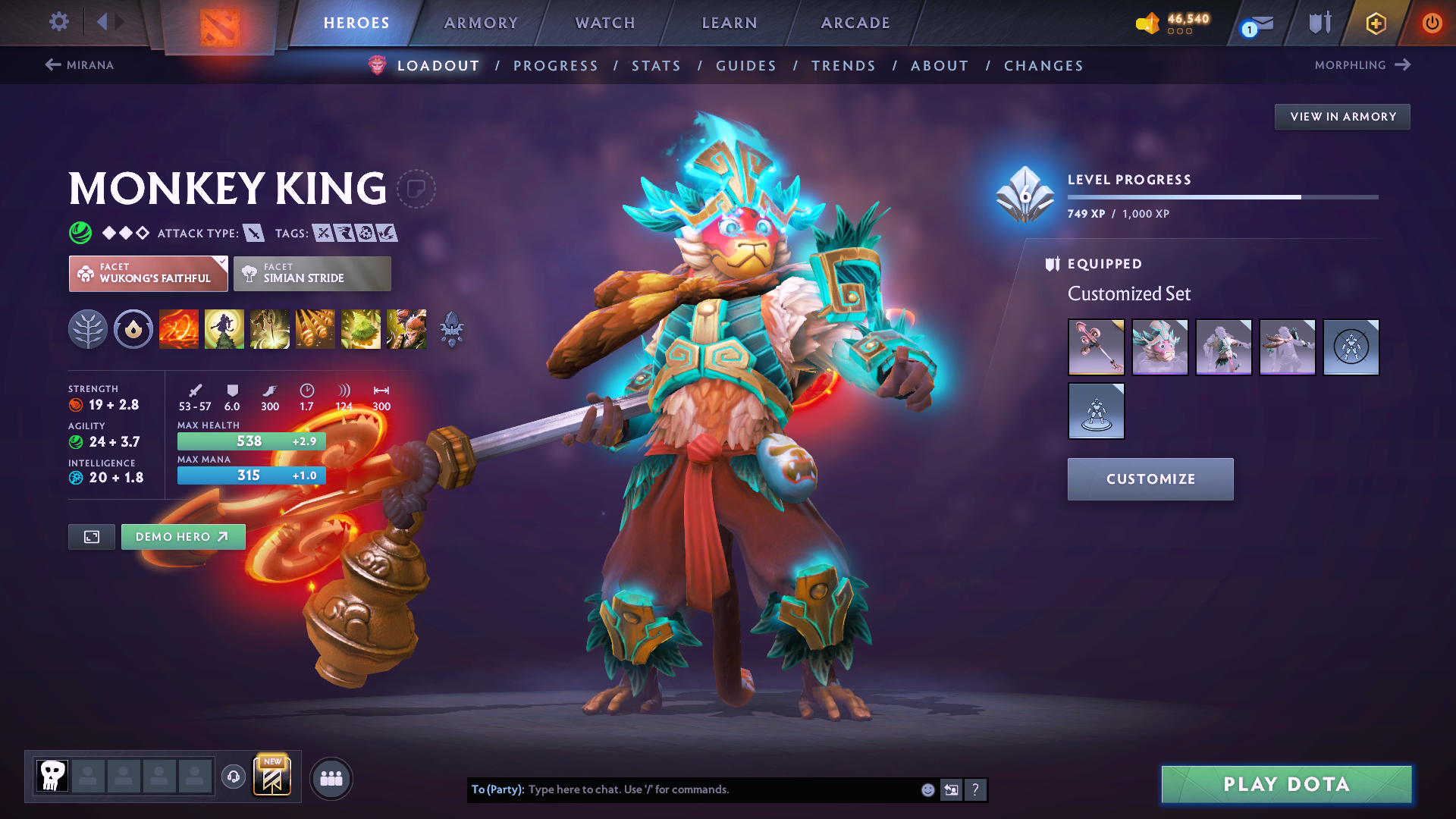The image size is (1456, 819).
Task: Open the emoticon picker in chat
Action: click(x=927, y=789)
